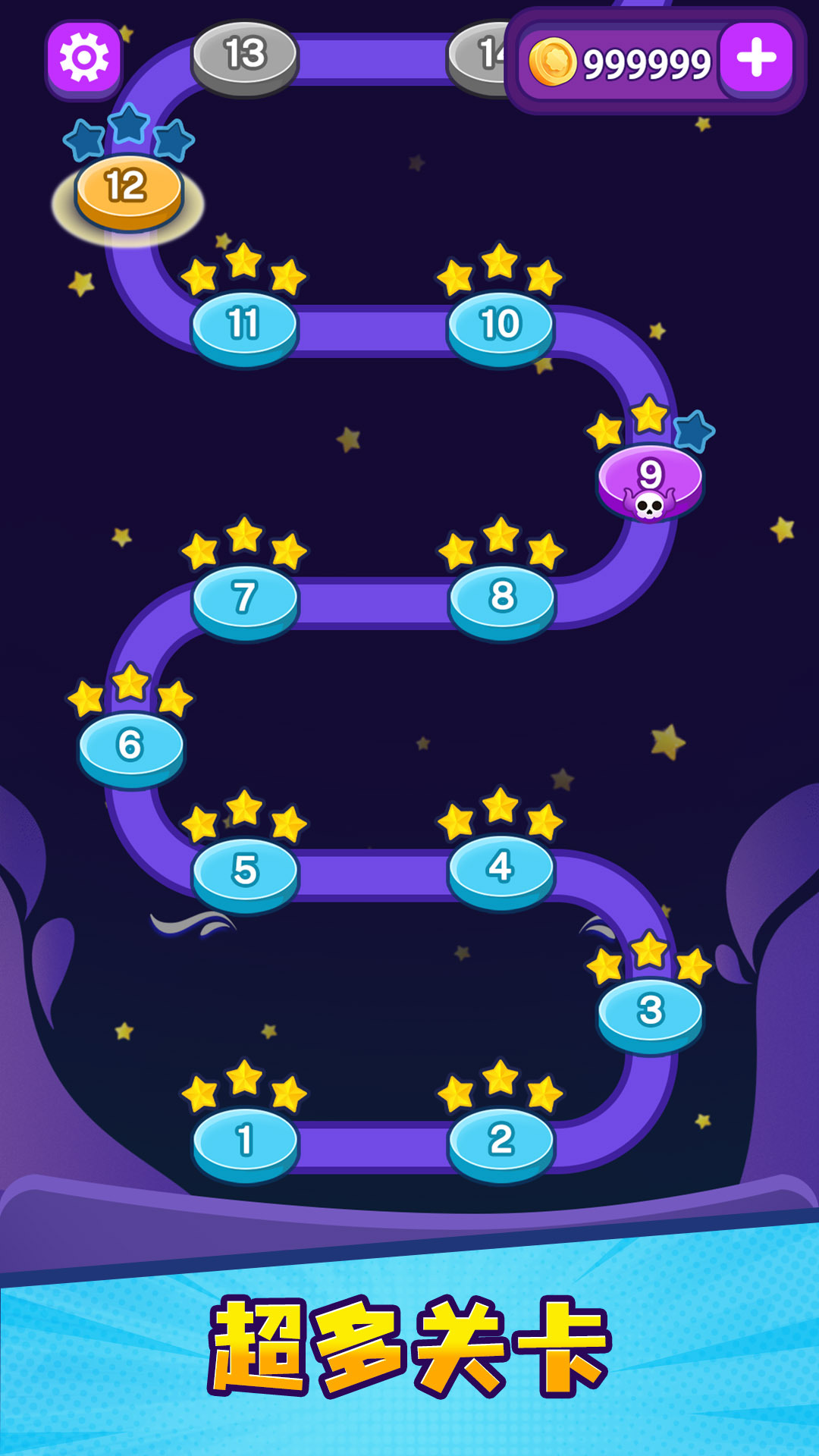Select level 4 node
Viewport: 819px width, 1456px height.
point(501,868)
